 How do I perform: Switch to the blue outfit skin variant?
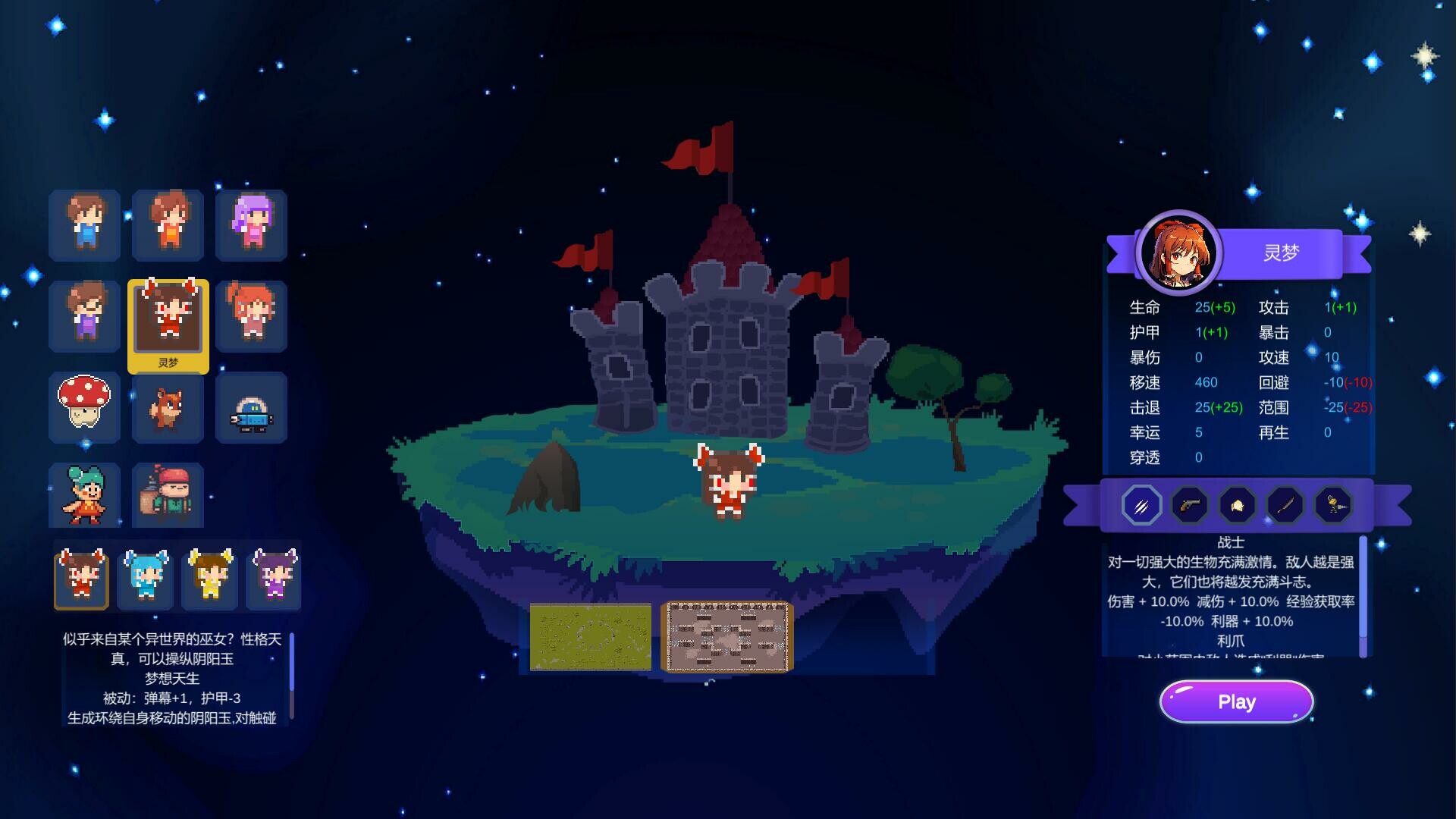(x=146, y=578)
